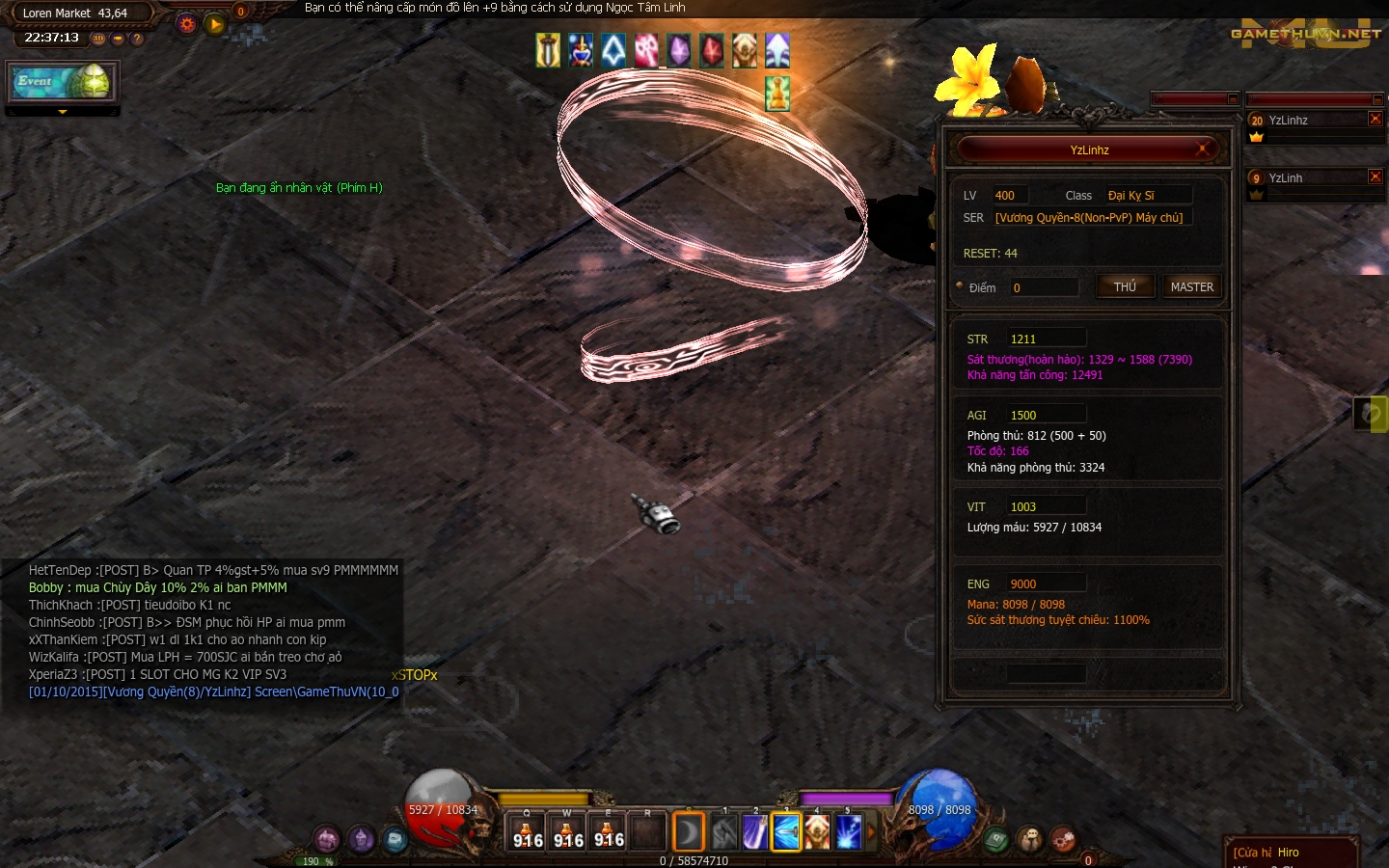The height and width of the screenshot is (868, 1389).
Task: Toggle the 3D camera button
Action: (x=98, y=39)
